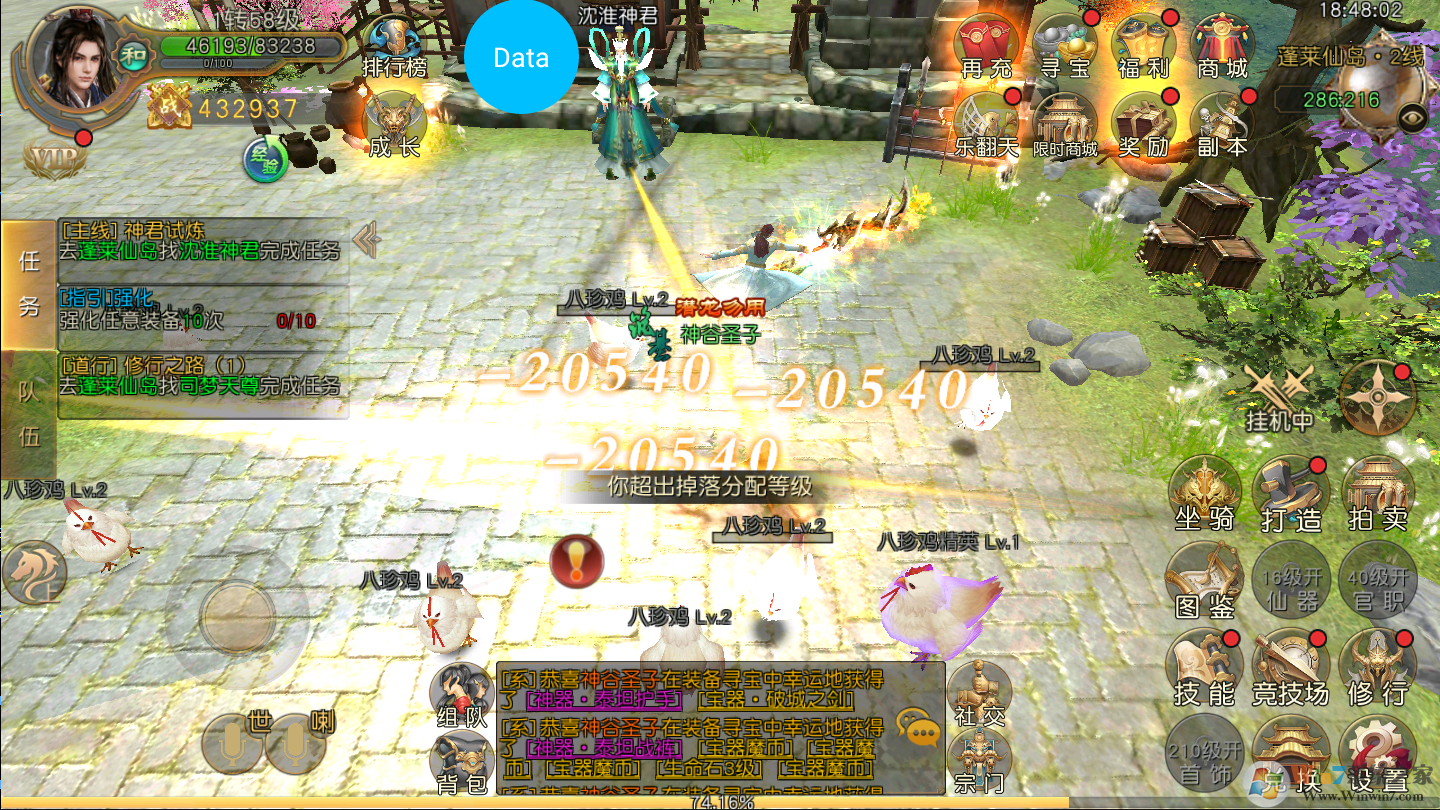Open the 奖励 rewards icon
The height and width of the screenshot is (810, 1440).
click(x=1145, y=125)
